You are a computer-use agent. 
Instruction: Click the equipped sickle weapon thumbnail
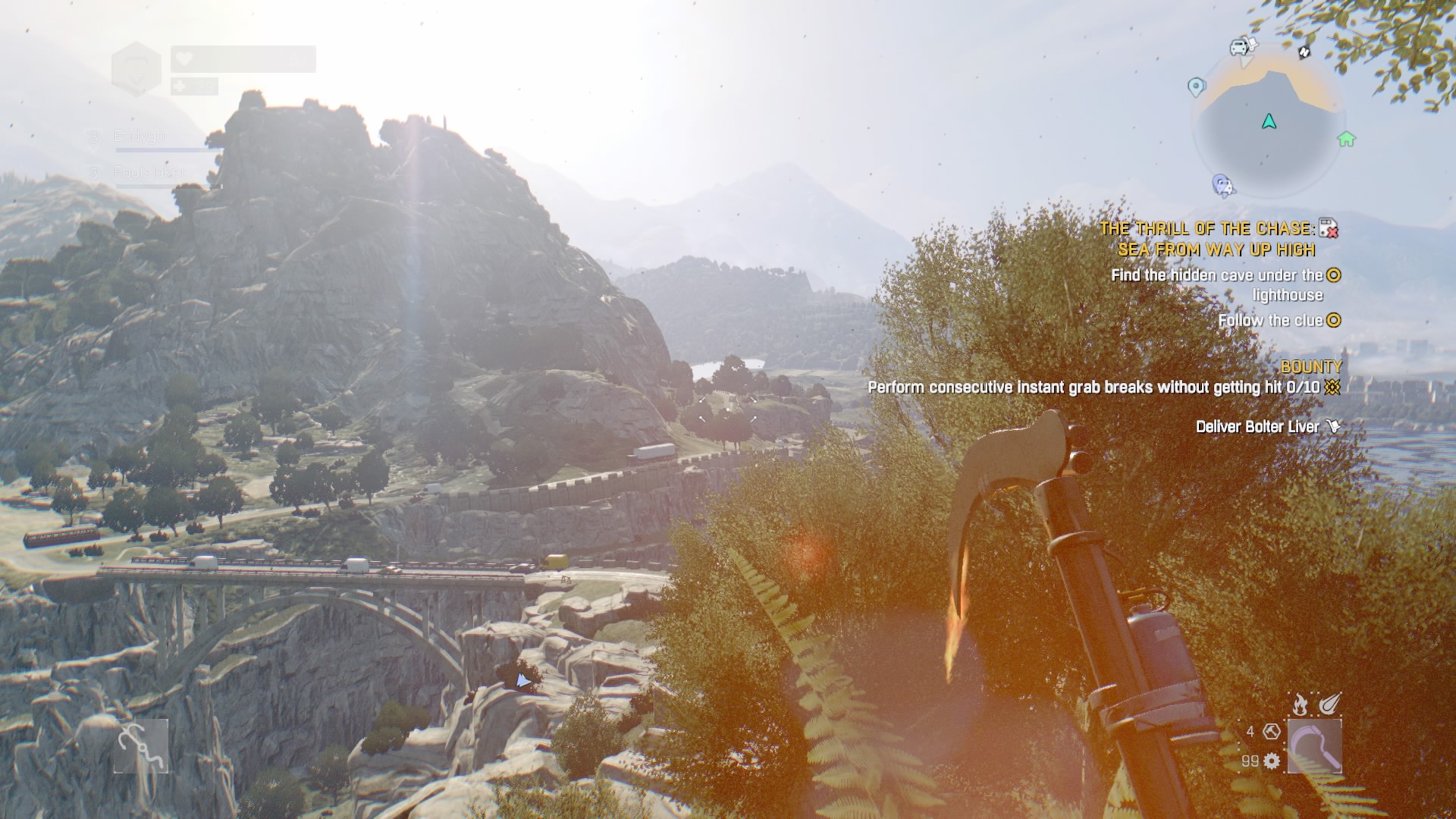1315,745
